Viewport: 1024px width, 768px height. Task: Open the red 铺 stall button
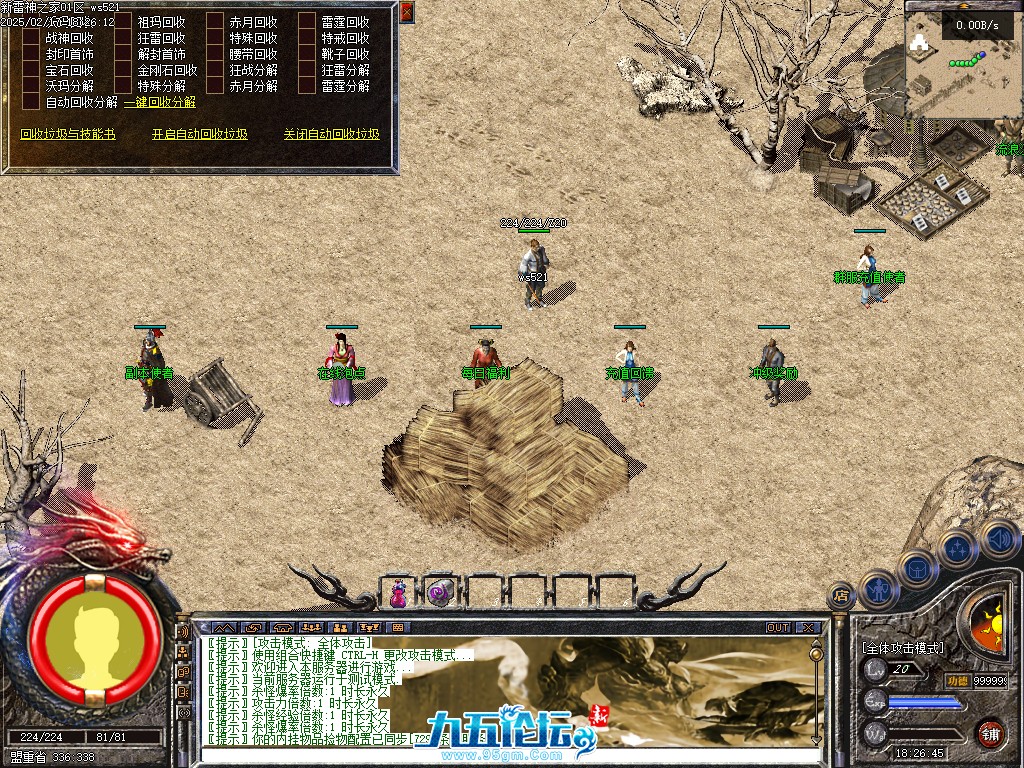pos(990,732)
